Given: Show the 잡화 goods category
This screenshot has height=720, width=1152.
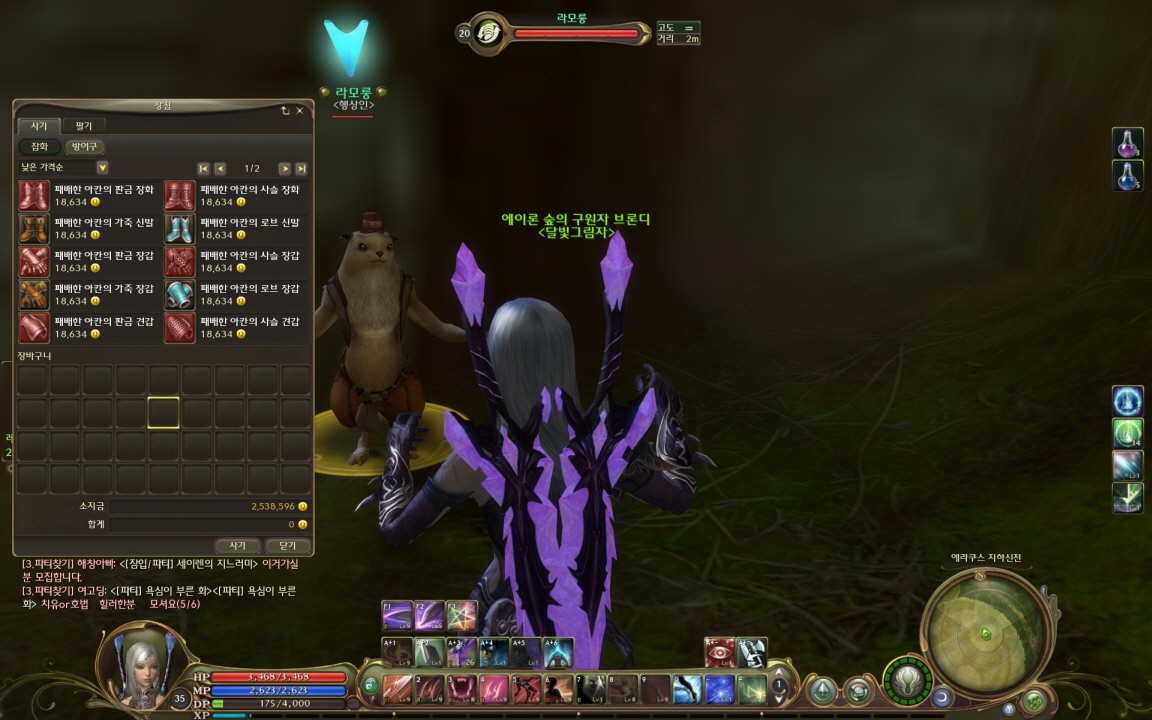Looking at the screenshot, I should click(39, 147).
